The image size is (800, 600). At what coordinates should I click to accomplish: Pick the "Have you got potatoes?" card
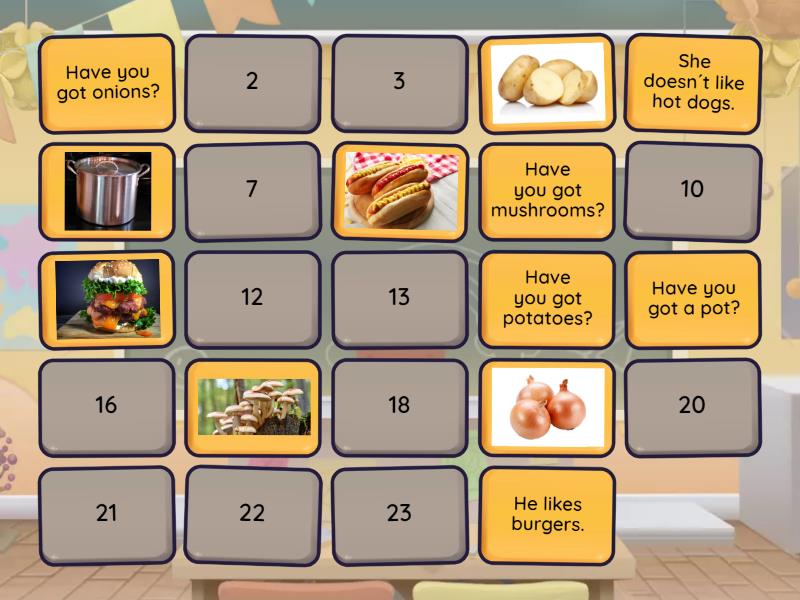coord(546,298)
